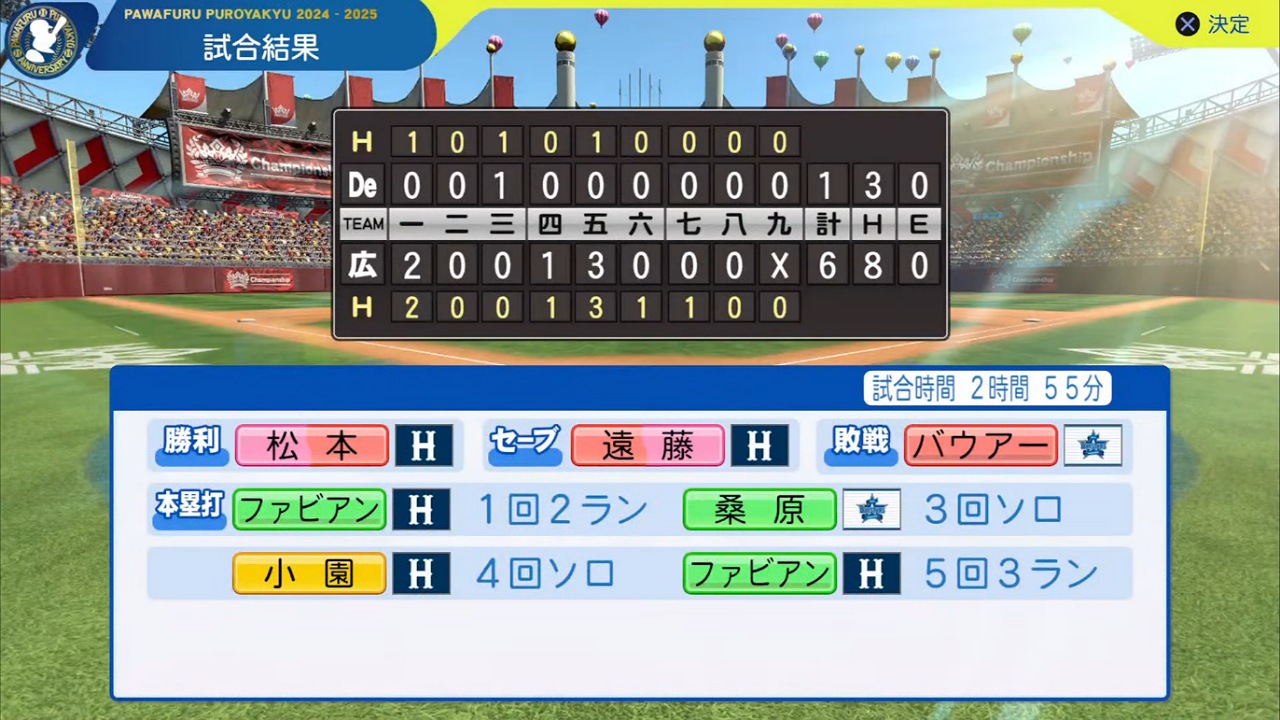Click the 遠藤 name plate
This screenshot has width=1280, height=720.
pos(647,446)
